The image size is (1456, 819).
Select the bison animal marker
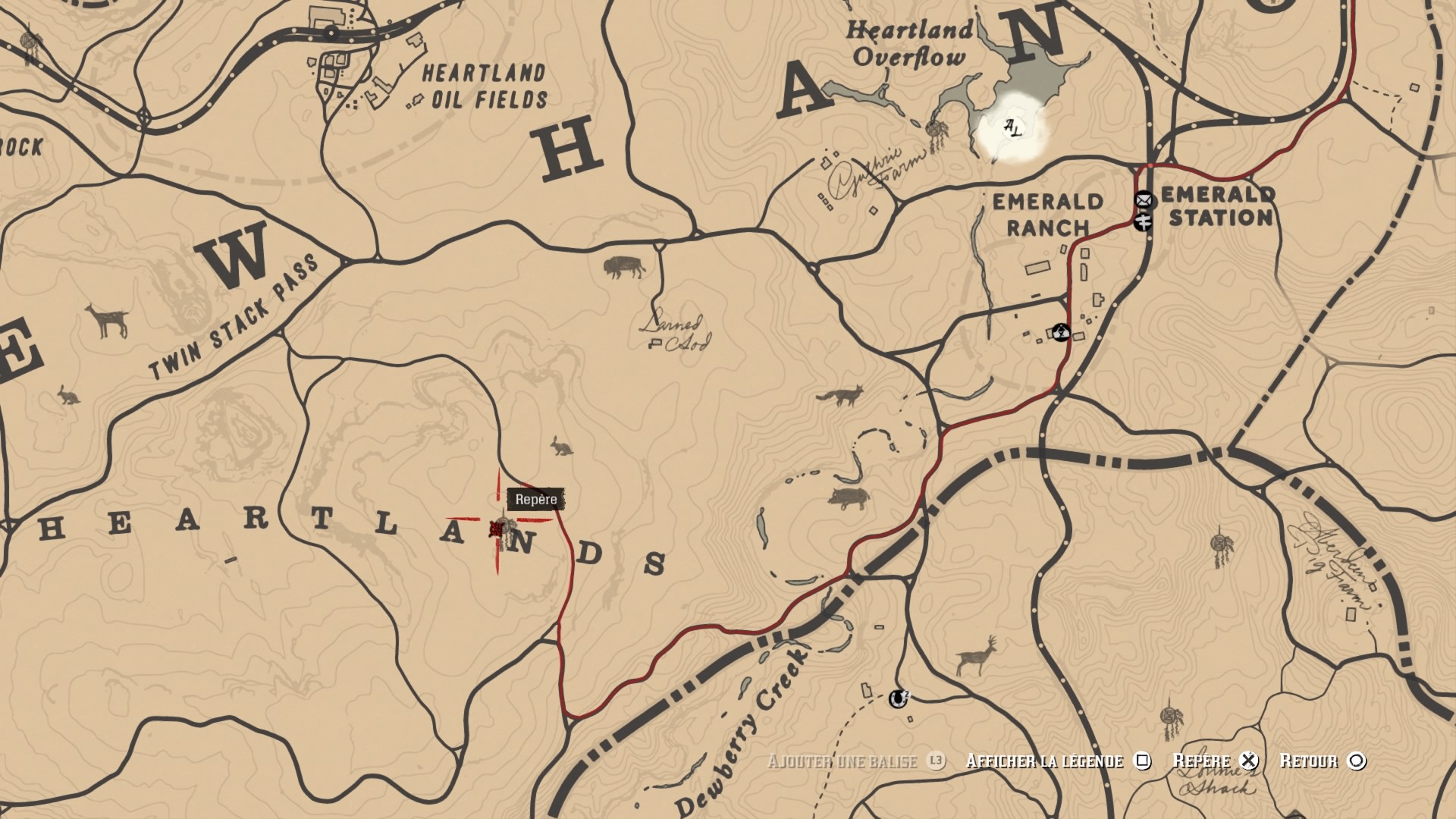tap(624, 267)
